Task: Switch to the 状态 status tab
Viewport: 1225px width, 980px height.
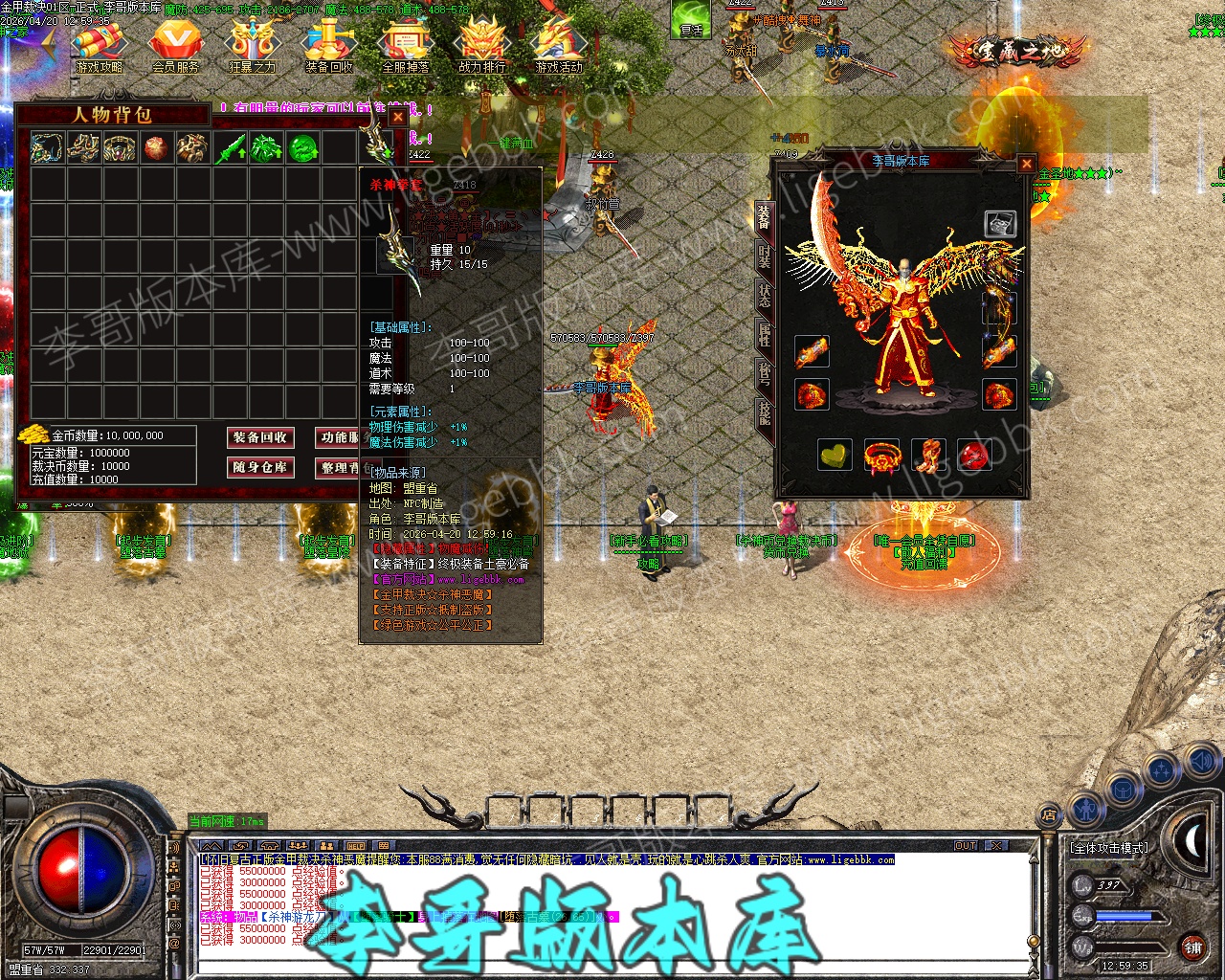Action: point(764,295)
